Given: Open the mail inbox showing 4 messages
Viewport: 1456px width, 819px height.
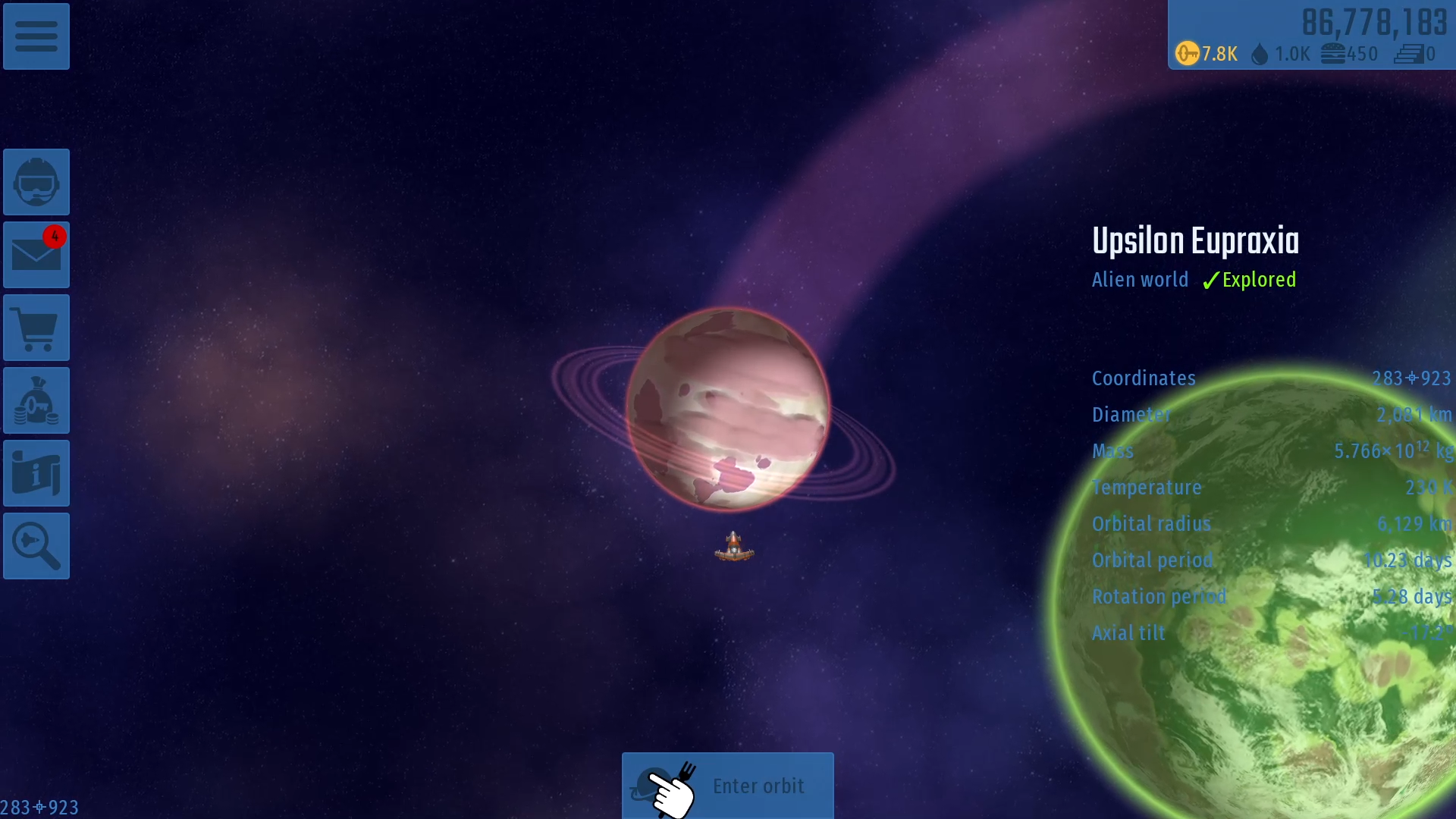Looking at the screenshot, I should pyautogui.click(x=36, y=255).
